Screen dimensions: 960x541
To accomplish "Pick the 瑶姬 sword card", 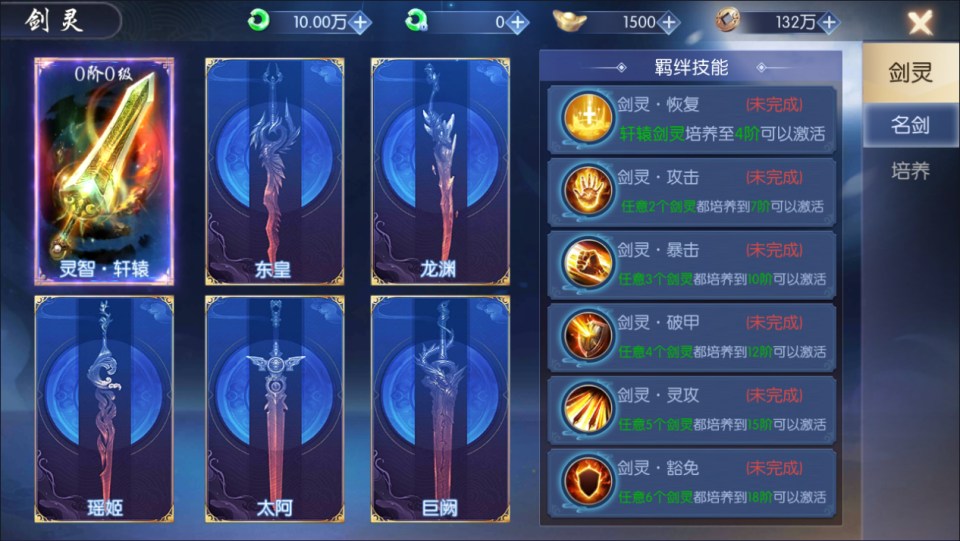I will 103,408.
